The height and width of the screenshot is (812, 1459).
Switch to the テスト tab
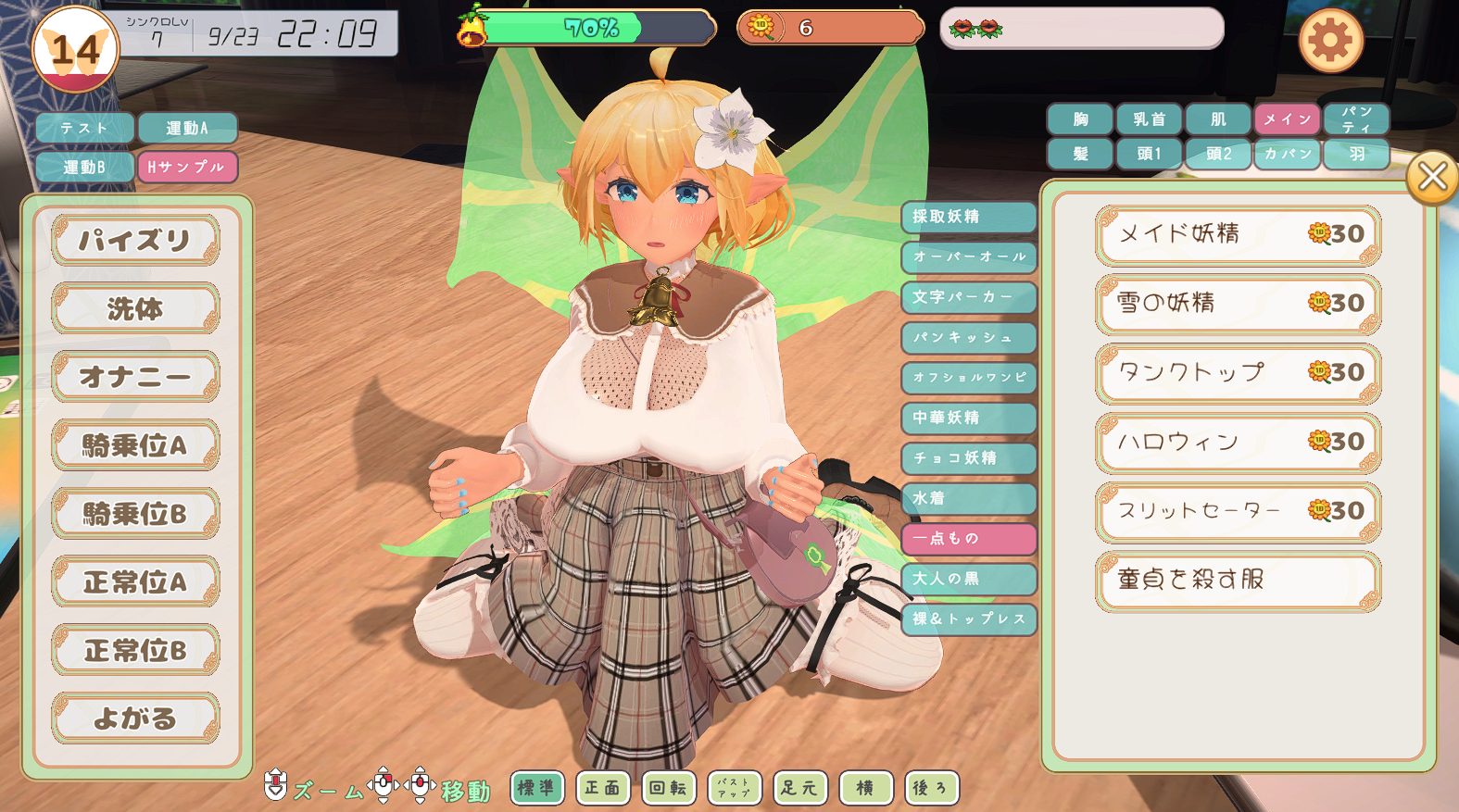tap(84, 128)
